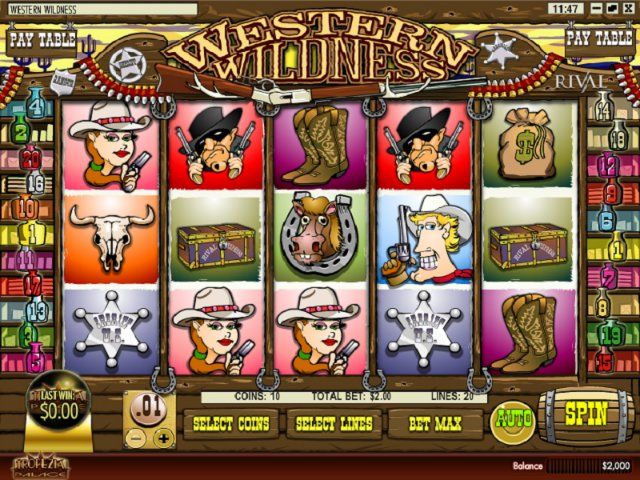Select the payline 15 bottle
The width and height of the screenshot is (640, 480).
[603, 360]
